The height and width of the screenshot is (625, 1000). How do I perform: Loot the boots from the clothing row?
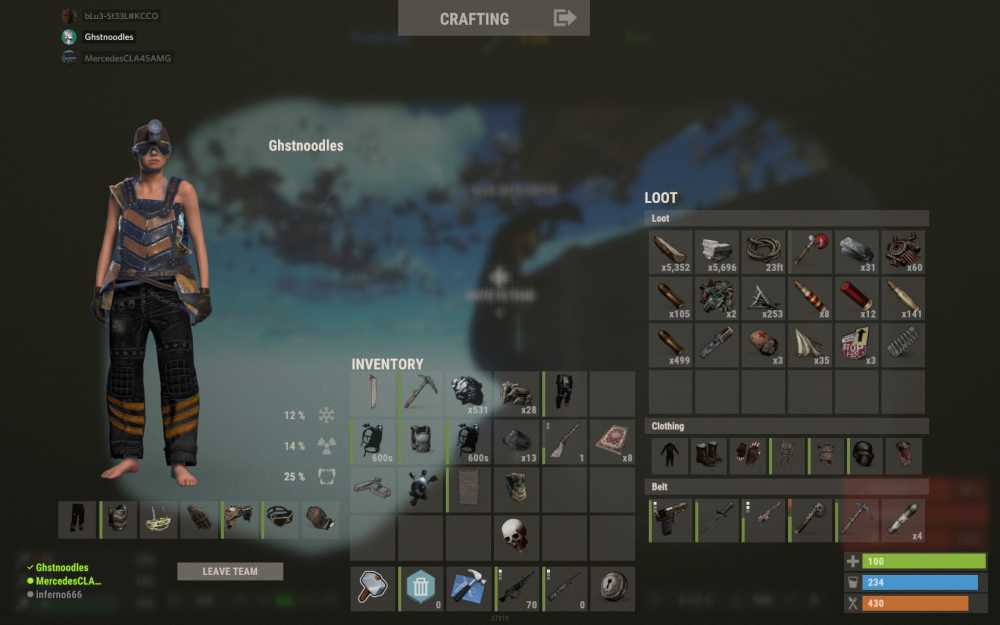[709, 456]
